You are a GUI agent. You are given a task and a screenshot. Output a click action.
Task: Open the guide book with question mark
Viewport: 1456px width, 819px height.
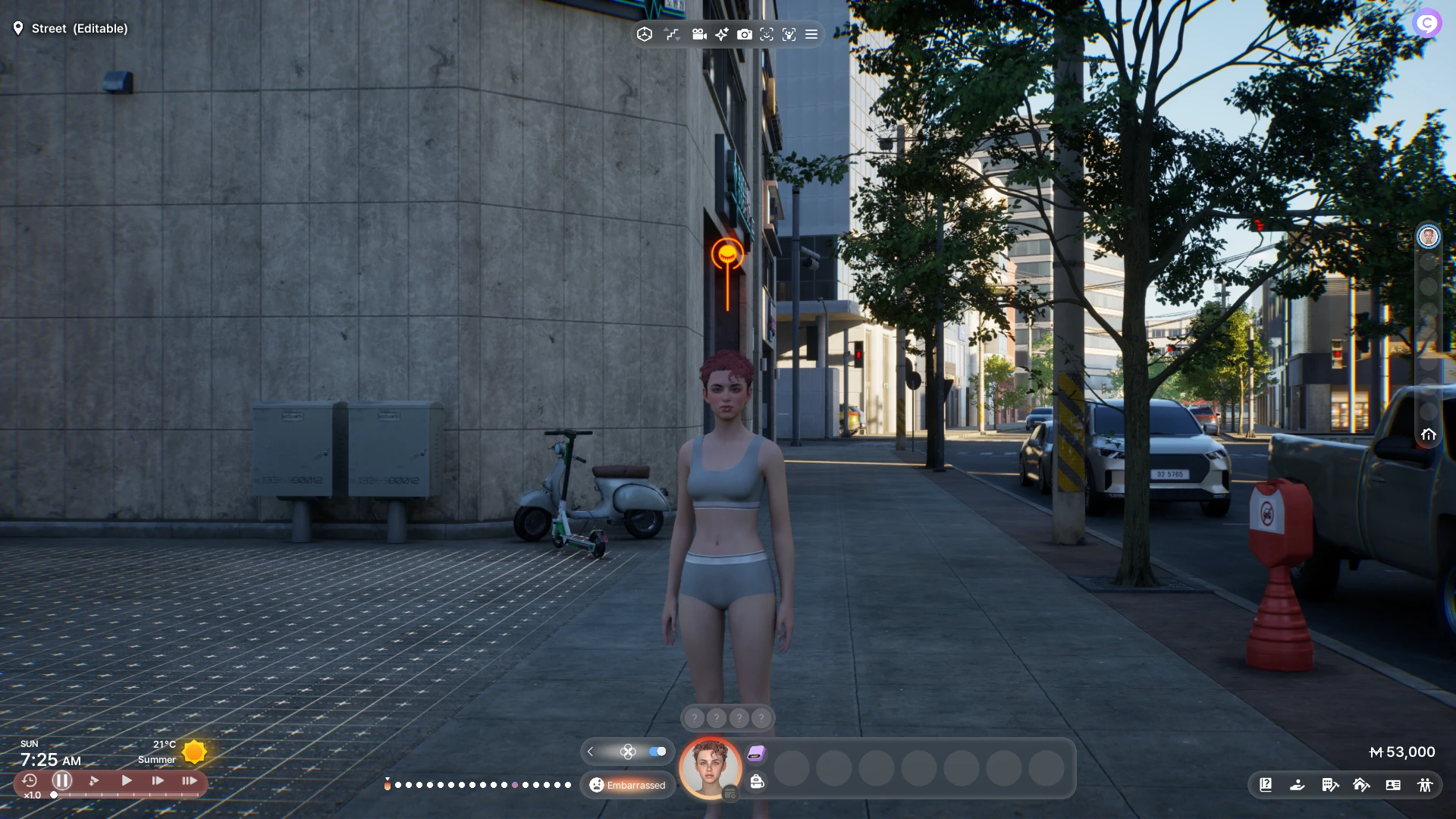pyautogui.click(x=1266, y=785)
